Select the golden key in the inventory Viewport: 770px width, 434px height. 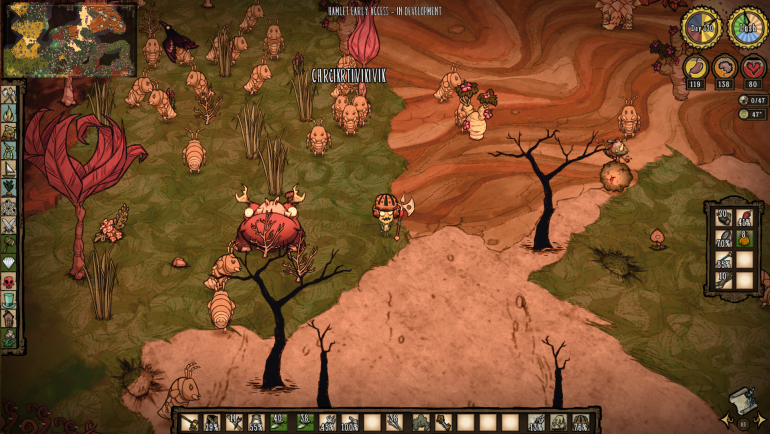[x=442, y=423]
